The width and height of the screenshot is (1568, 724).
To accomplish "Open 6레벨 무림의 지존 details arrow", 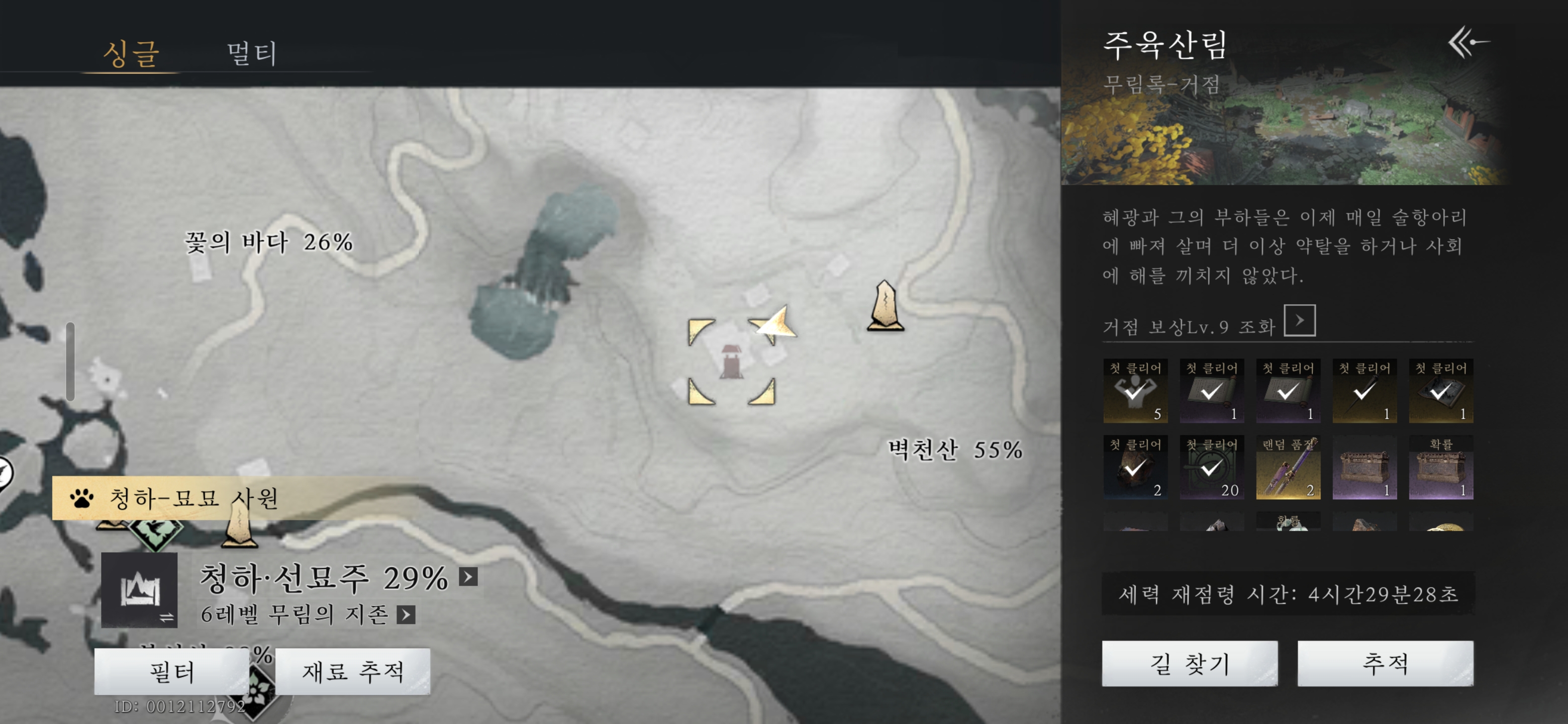I will click(x=406, y=615).
